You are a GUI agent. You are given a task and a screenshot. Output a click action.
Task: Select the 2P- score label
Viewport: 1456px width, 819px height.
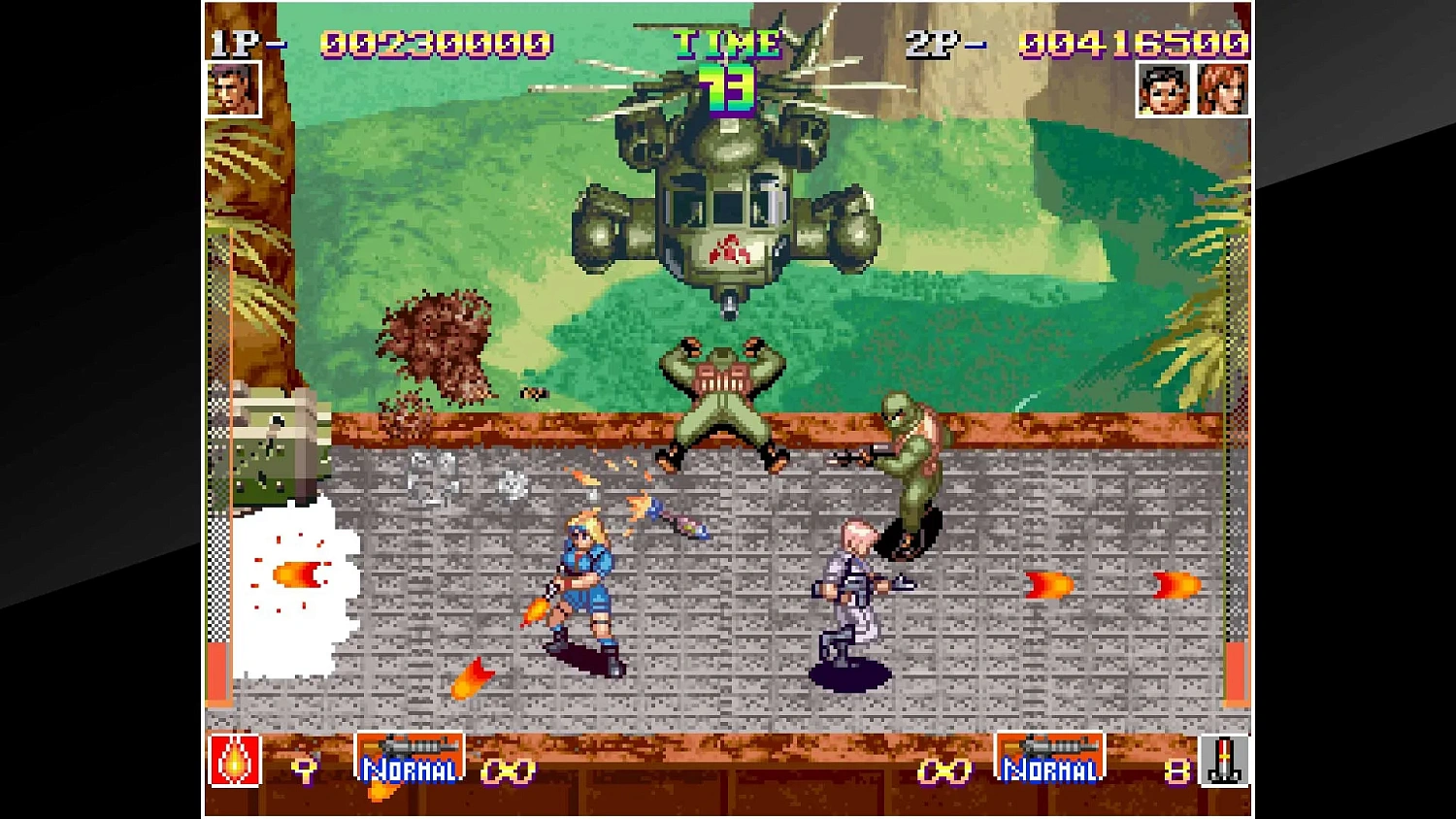tap(937, 43)
